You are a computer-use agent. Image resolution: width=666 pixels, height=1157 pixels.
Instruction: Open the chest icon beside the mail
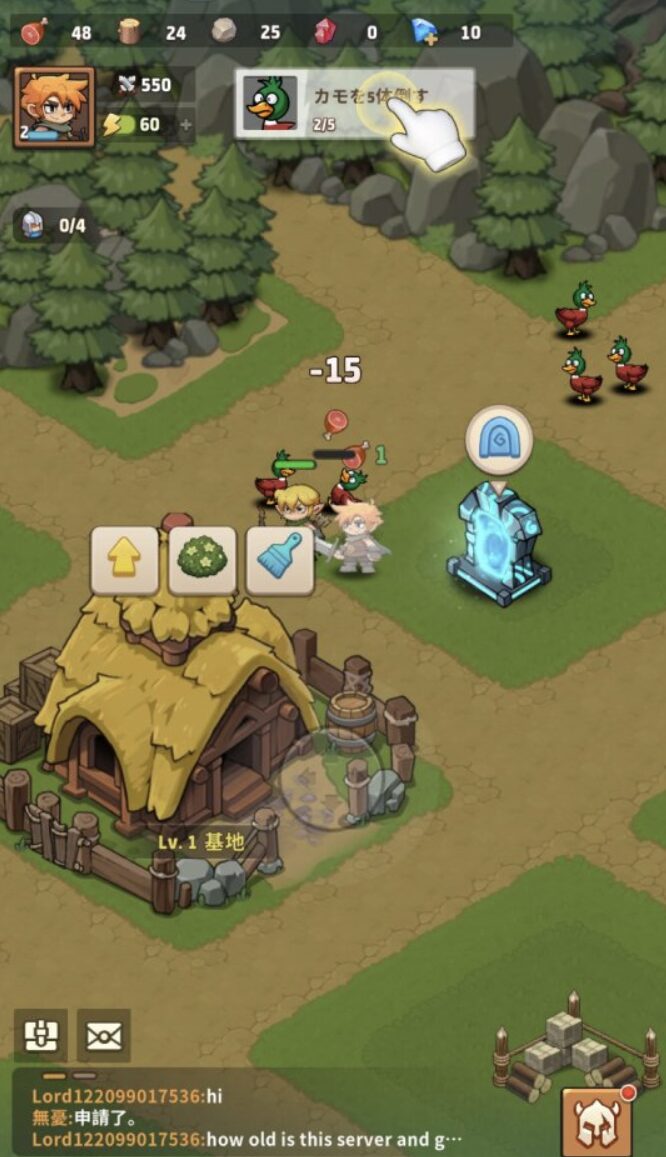41,1035
